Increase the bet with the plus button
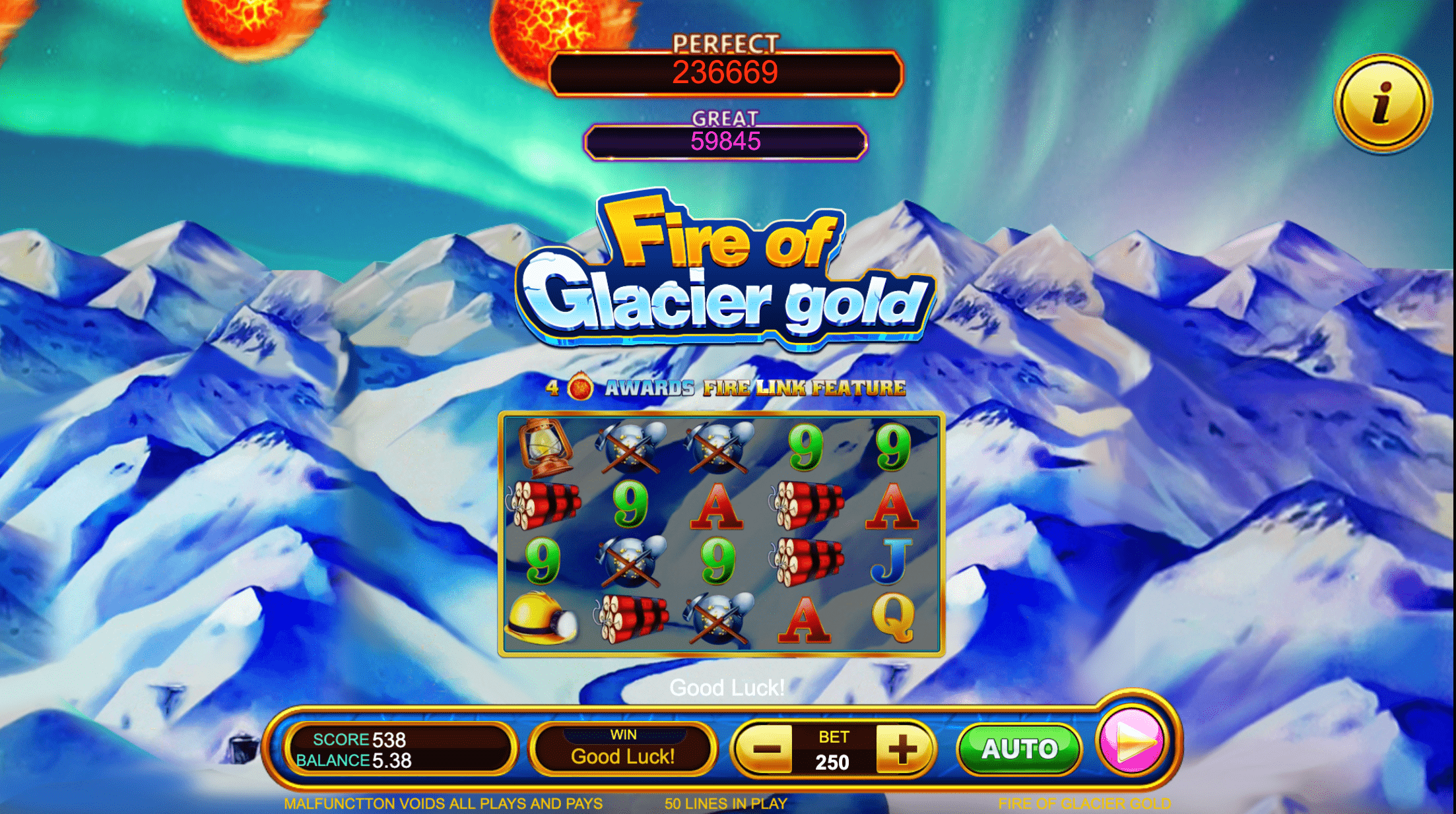Viewport: 1456px width, 814px height. pos(902,749)
